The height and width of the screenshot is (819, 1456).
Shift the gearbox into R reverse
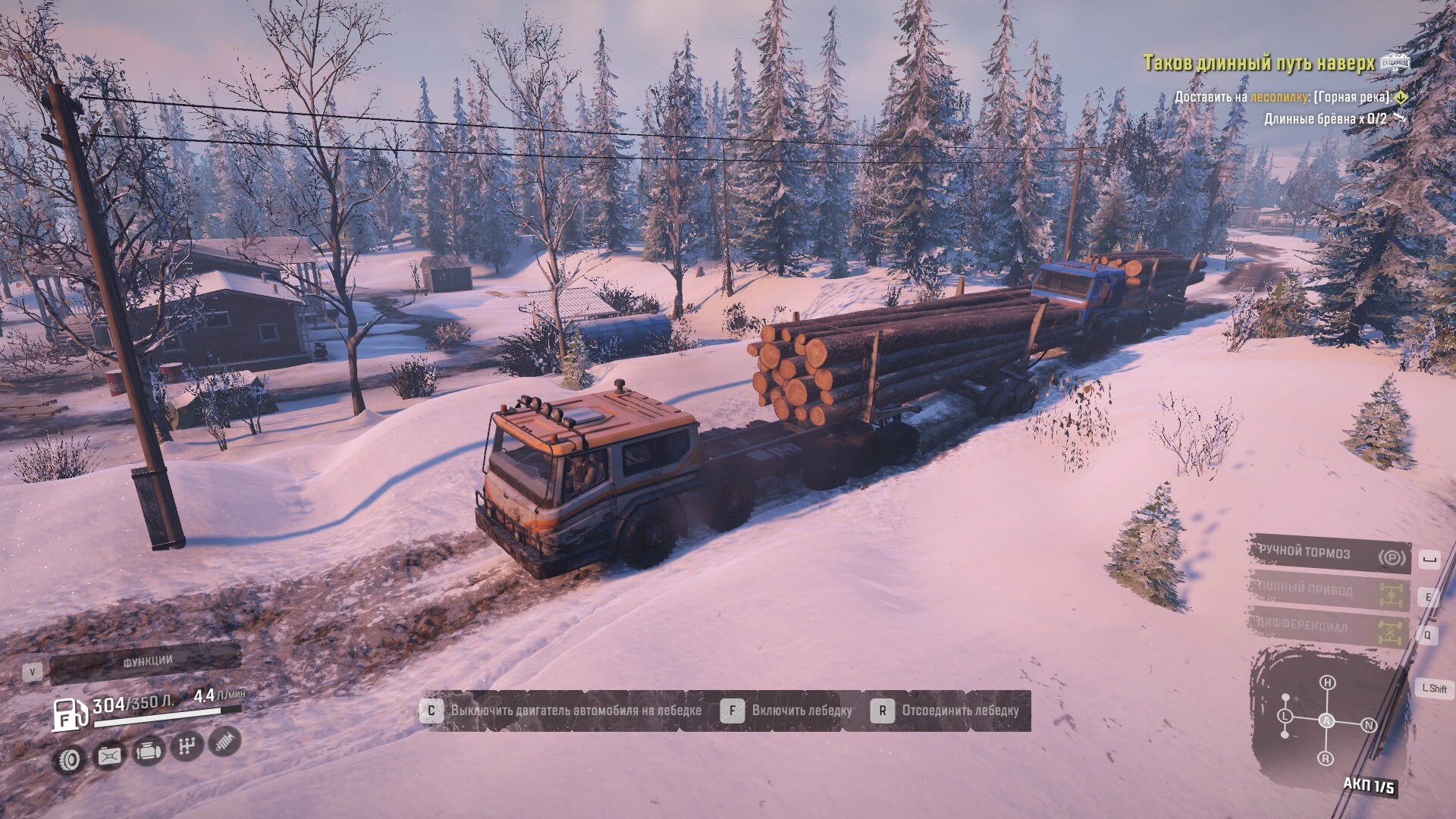click(1326, 758)
